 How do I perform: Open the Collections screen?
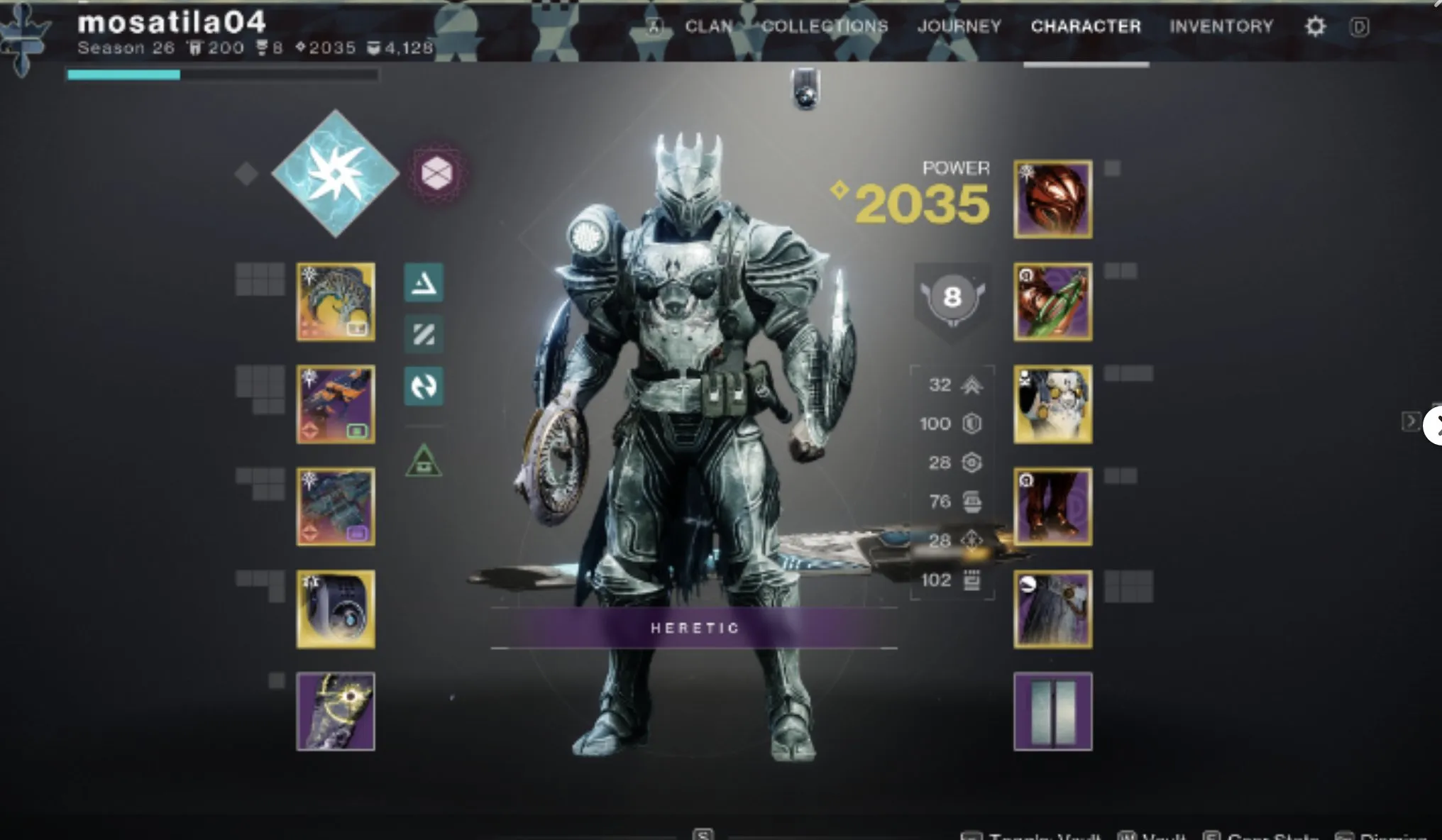click(825, 27)
